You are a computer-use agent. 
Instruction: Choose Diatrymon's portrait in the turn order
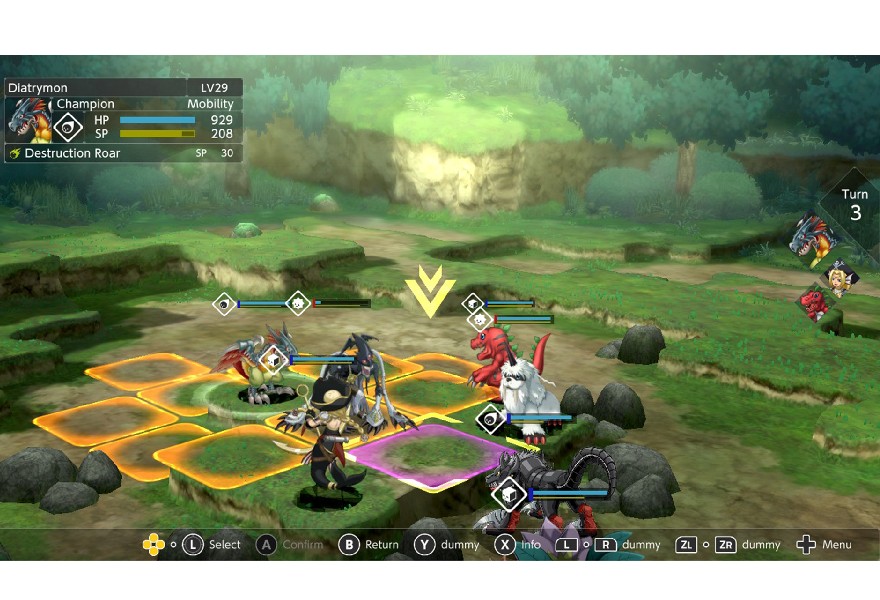click(x=808, y=238)
